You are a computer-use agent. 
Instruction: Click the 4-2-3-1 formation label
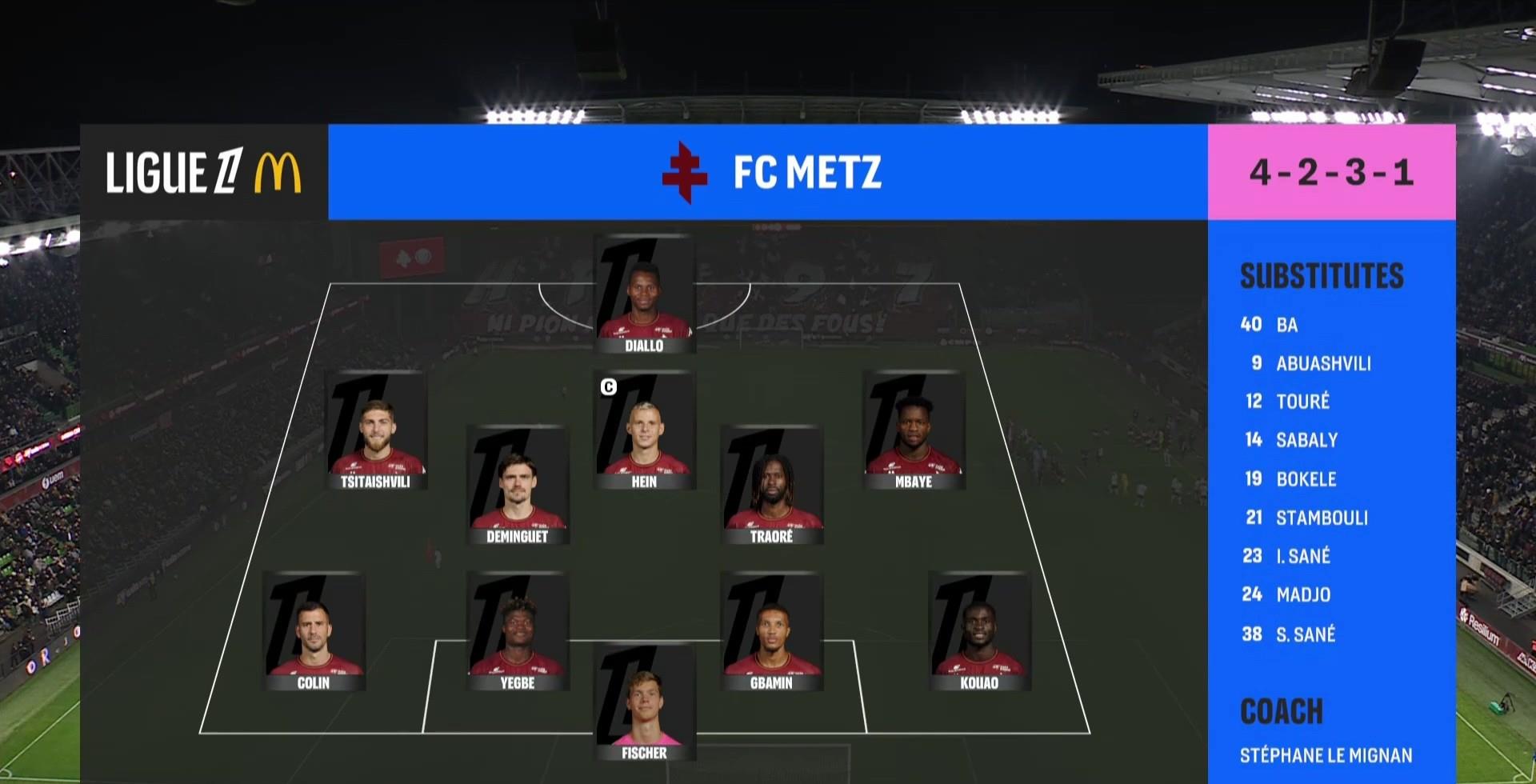[1331, 172]
